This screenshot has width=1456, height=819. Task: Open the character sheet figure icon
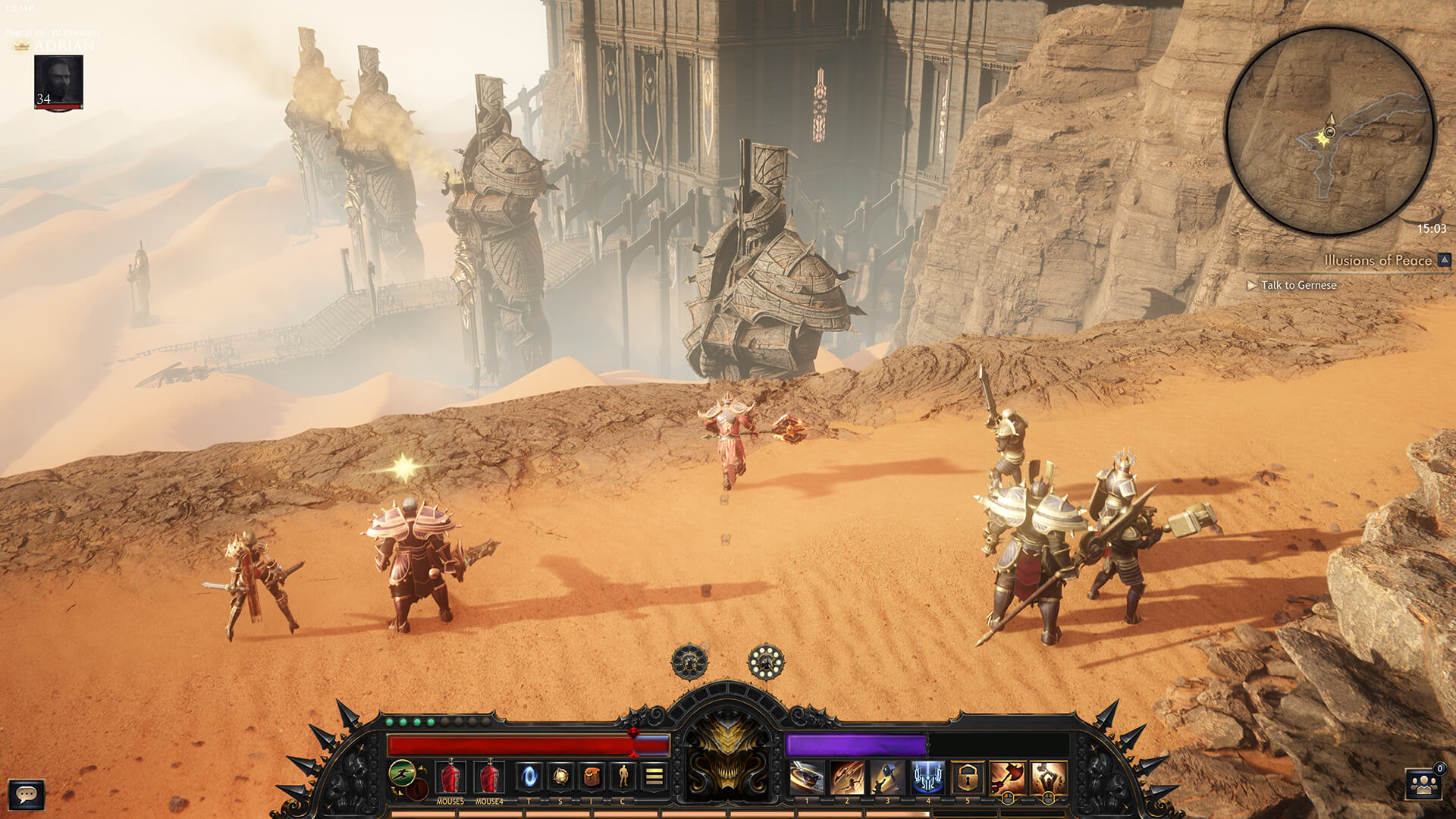[623, 776]
